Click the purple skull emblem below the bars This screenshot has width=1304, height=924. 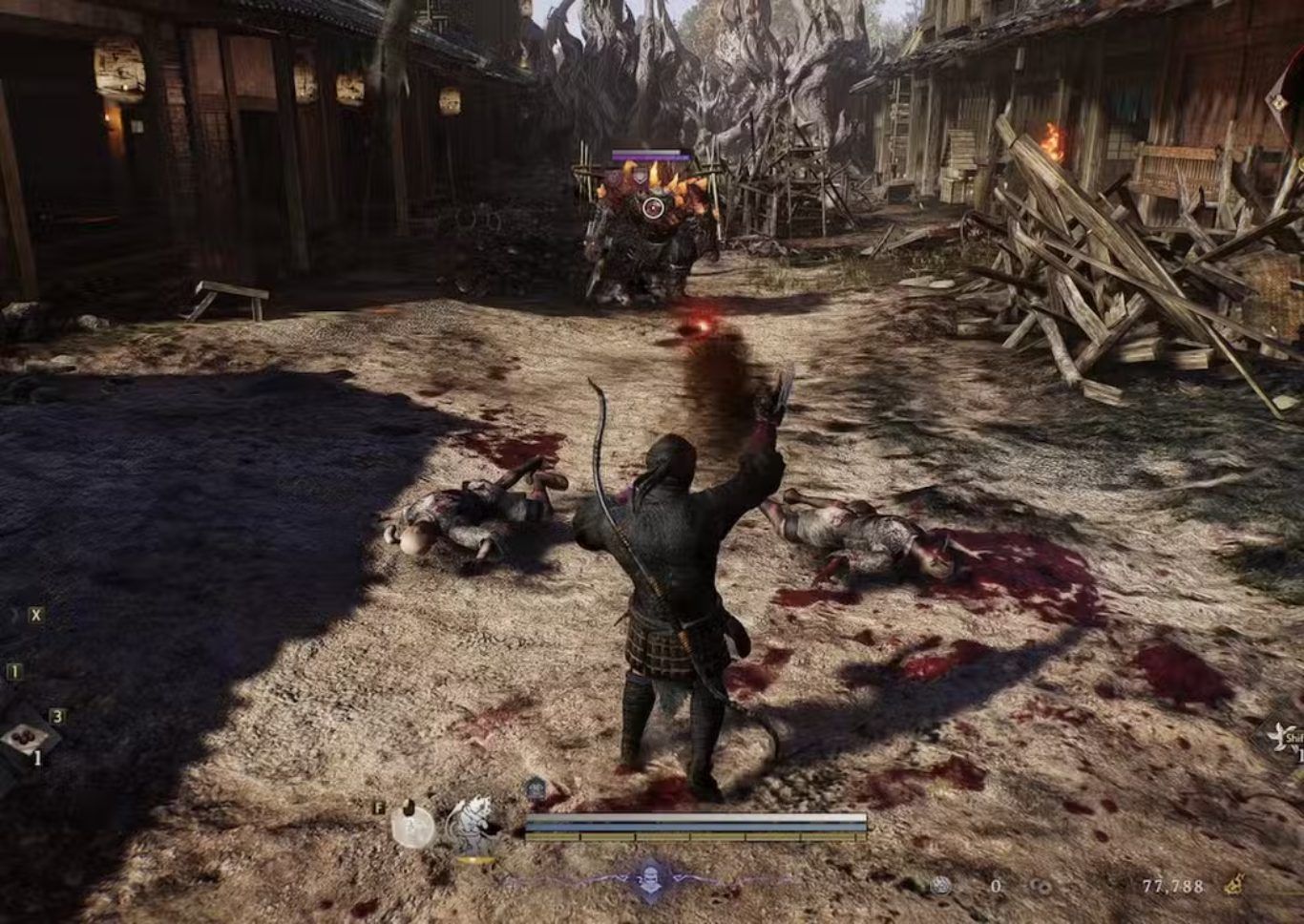coord(650,878)
